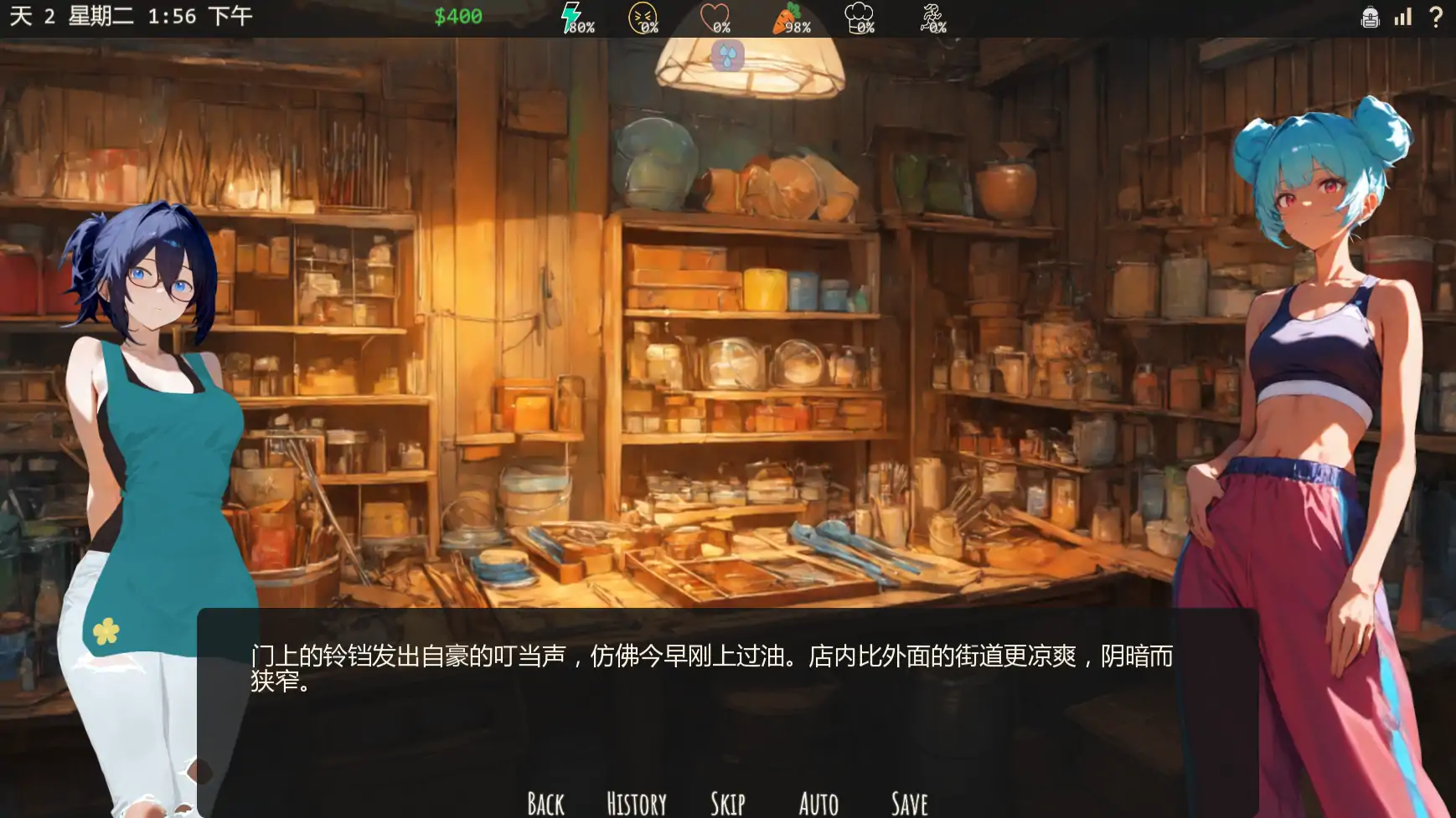The height and width of the screenshot is (818, 1456).
Task: Enable Auto mode for dialogue playback
Action: [818, 801]
